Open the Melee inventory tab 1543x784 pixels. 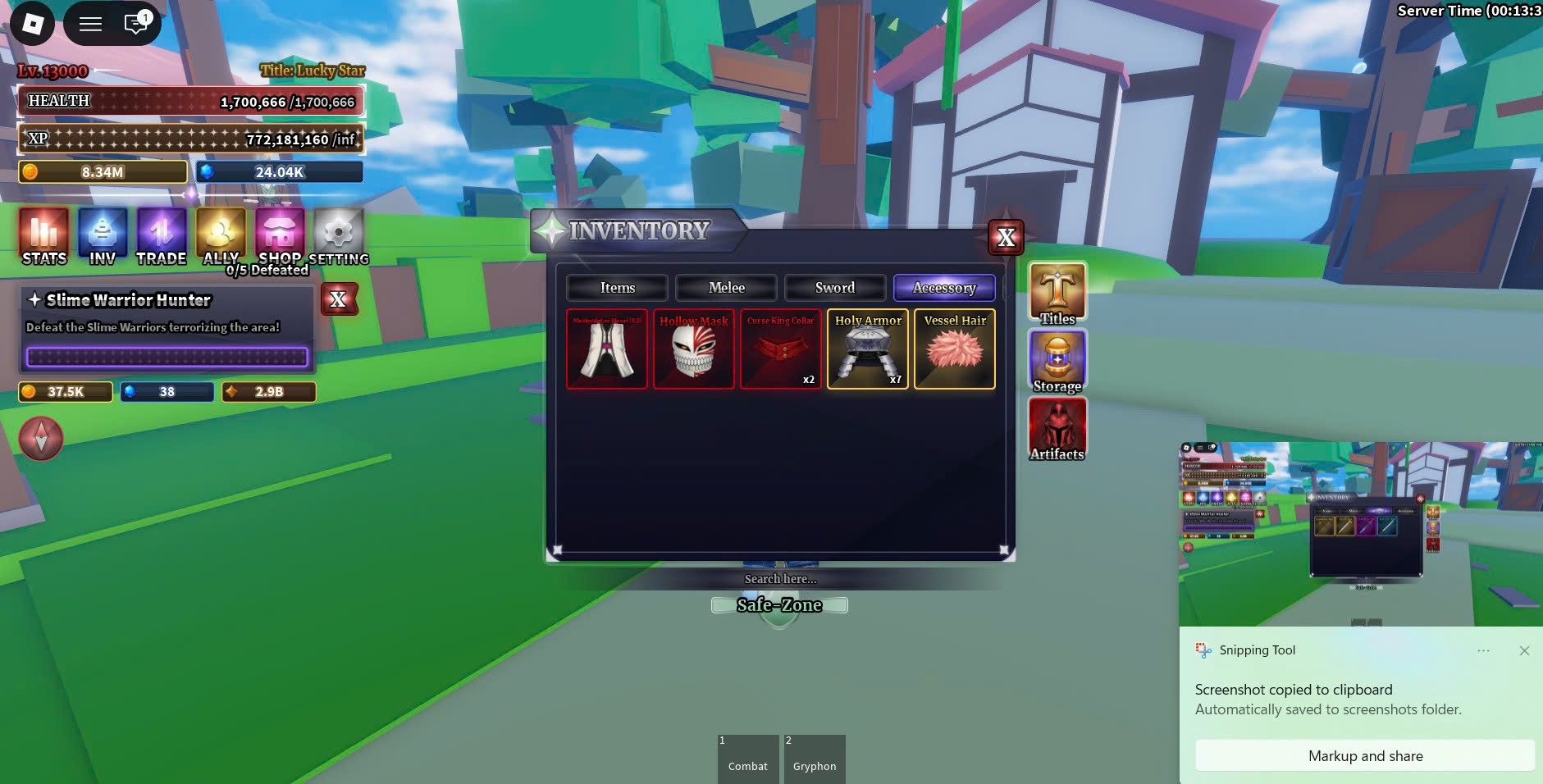point(726,288)
